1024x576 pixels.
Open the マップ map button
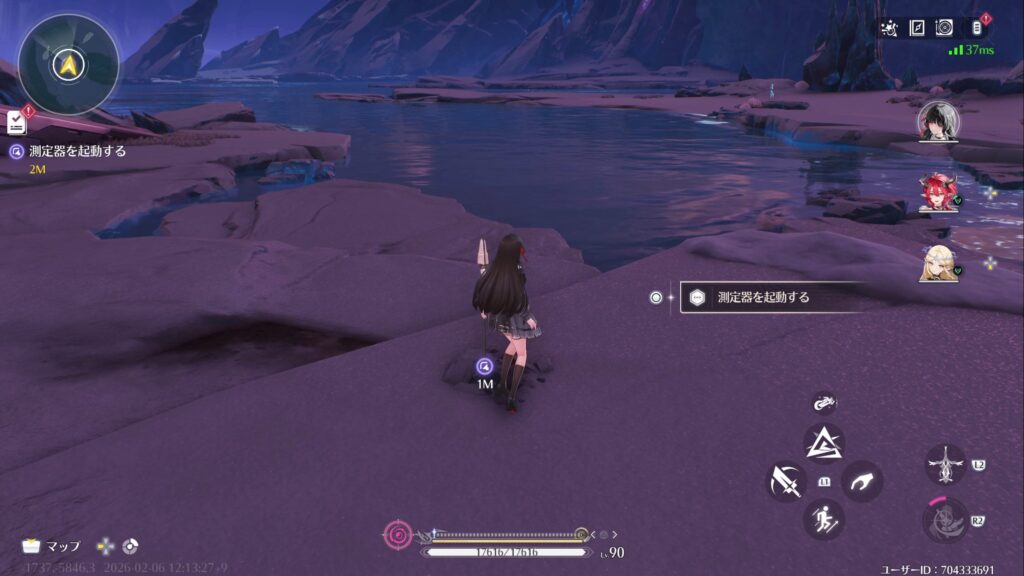click(x=52, y=547)
